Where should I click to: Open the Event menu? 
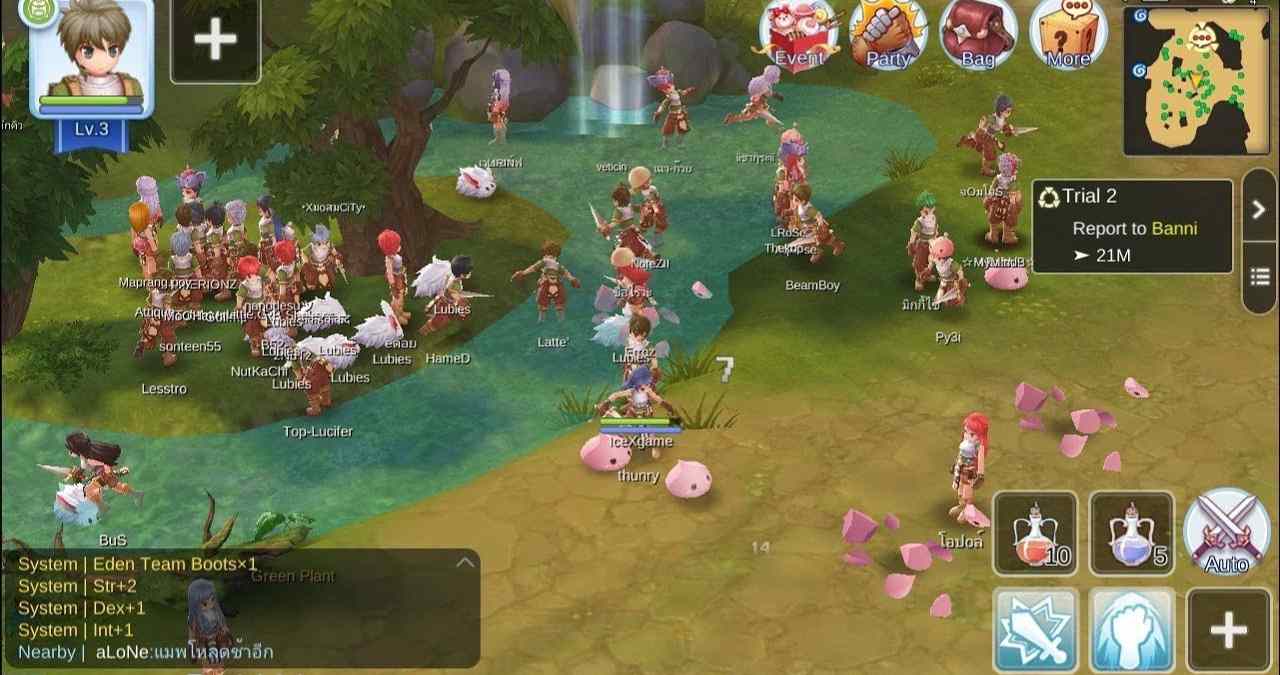(798, 35)
